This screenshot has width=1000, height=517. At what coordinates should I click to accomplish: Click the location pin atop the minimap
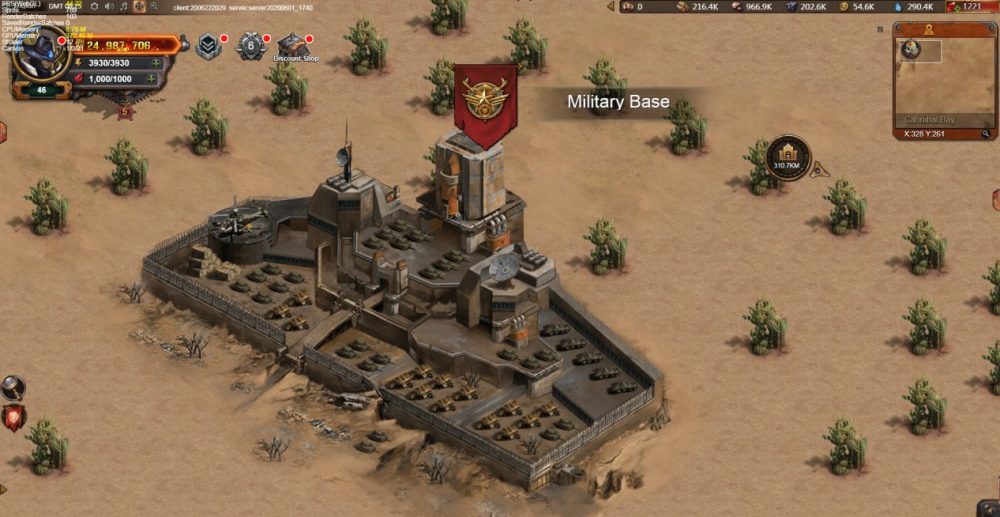coord(929,31)
